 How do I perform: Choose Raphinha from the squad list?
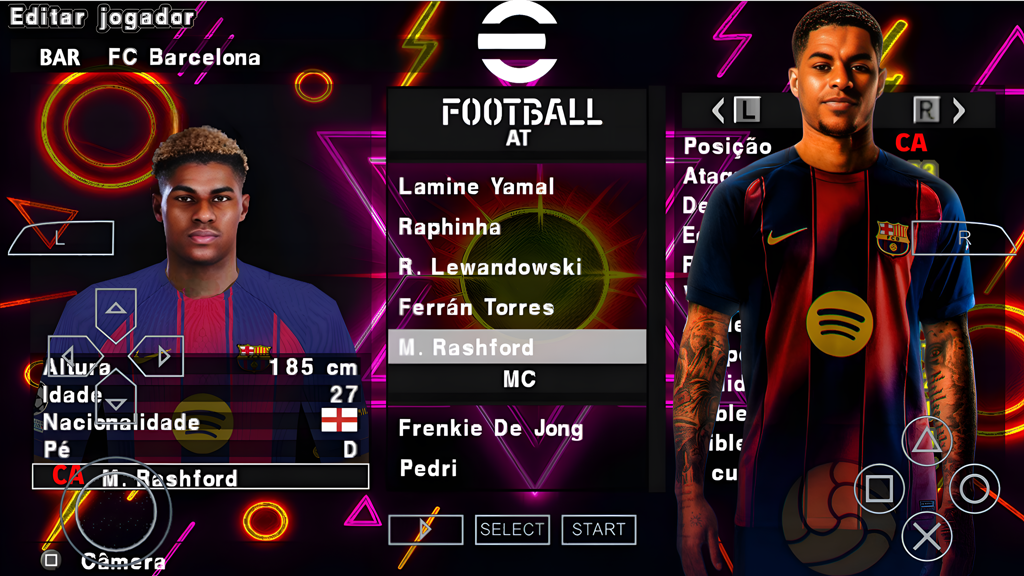coord(449,227)
